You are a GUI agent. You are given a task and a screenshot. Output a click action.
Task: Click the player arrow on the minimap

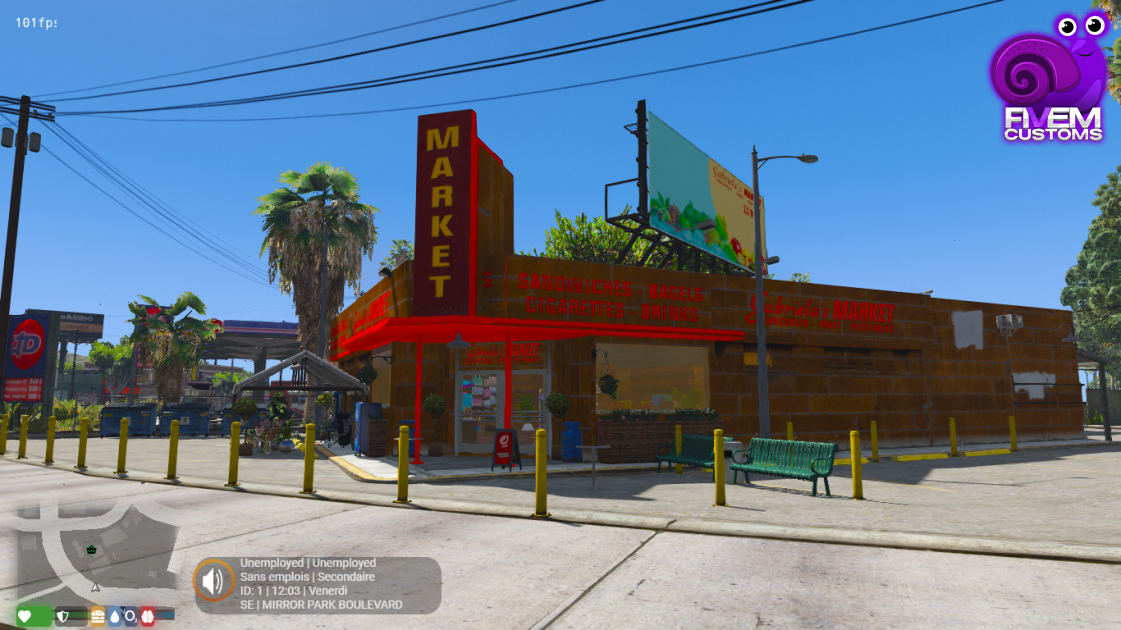[96, 587]
